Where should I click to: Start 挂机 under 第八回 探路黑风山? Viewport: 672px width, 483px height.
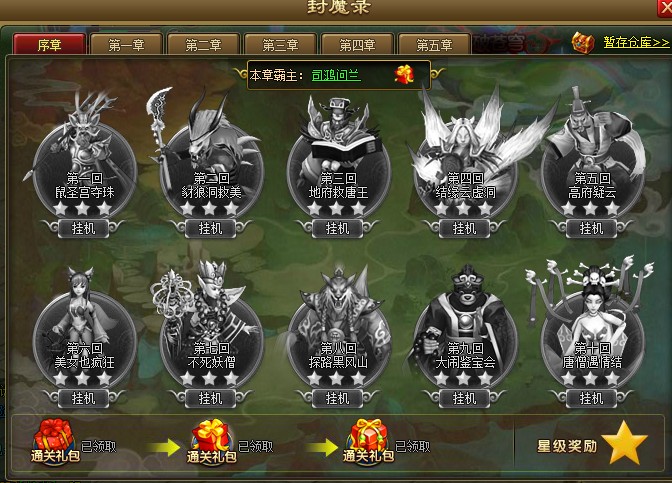click(x=337, y=397)
